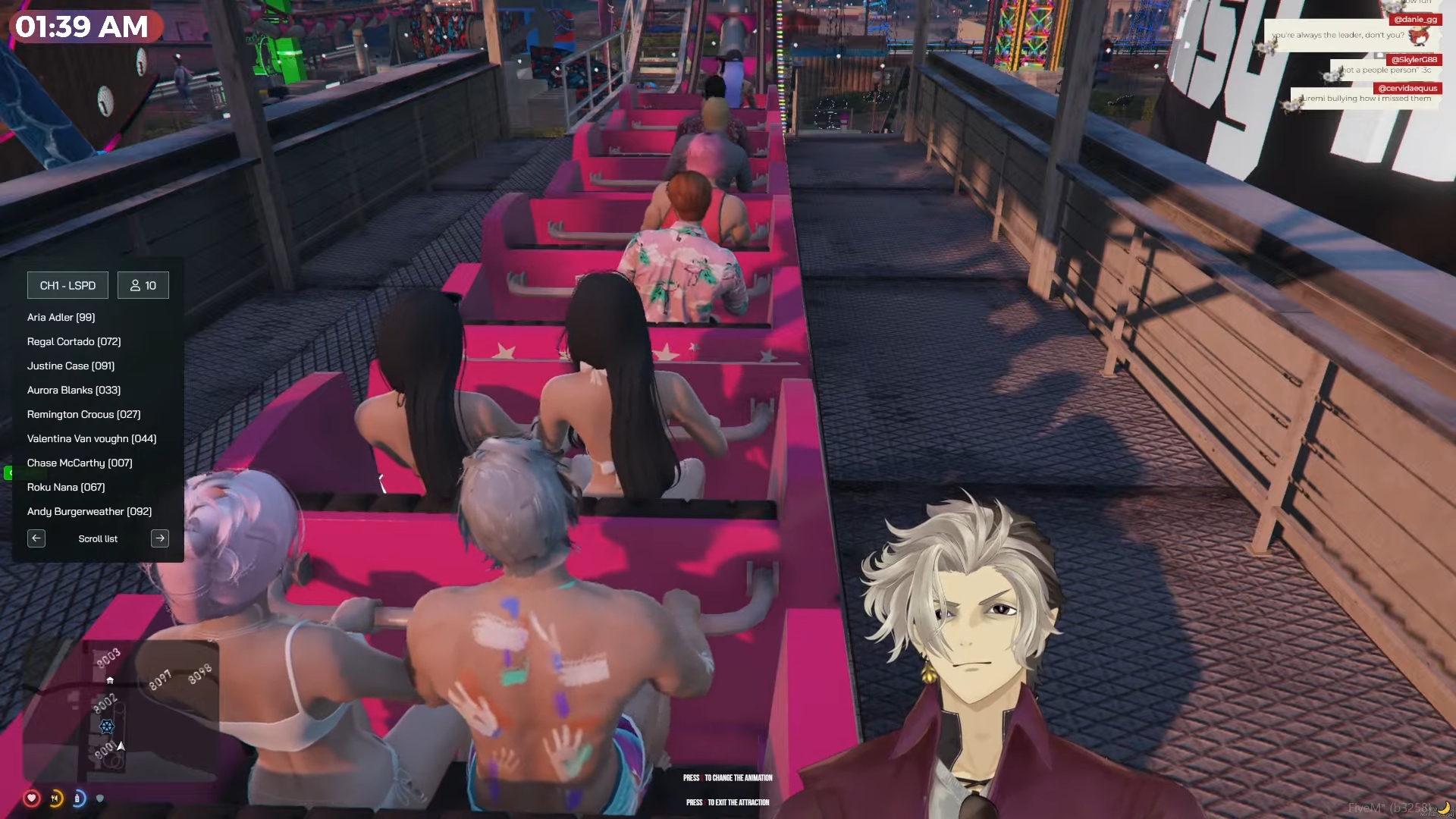Click the left arrow scroll list button

click(36, 539)
